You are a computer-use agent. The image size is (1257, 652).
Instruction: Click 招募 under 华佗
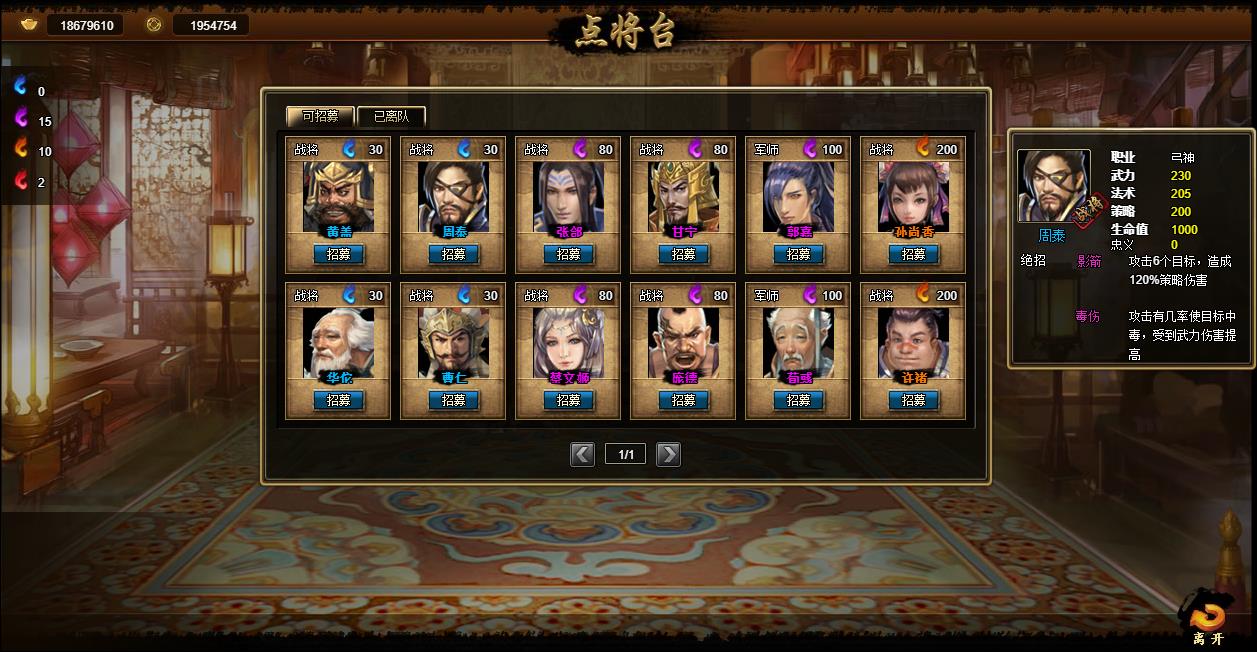[338, 400]
